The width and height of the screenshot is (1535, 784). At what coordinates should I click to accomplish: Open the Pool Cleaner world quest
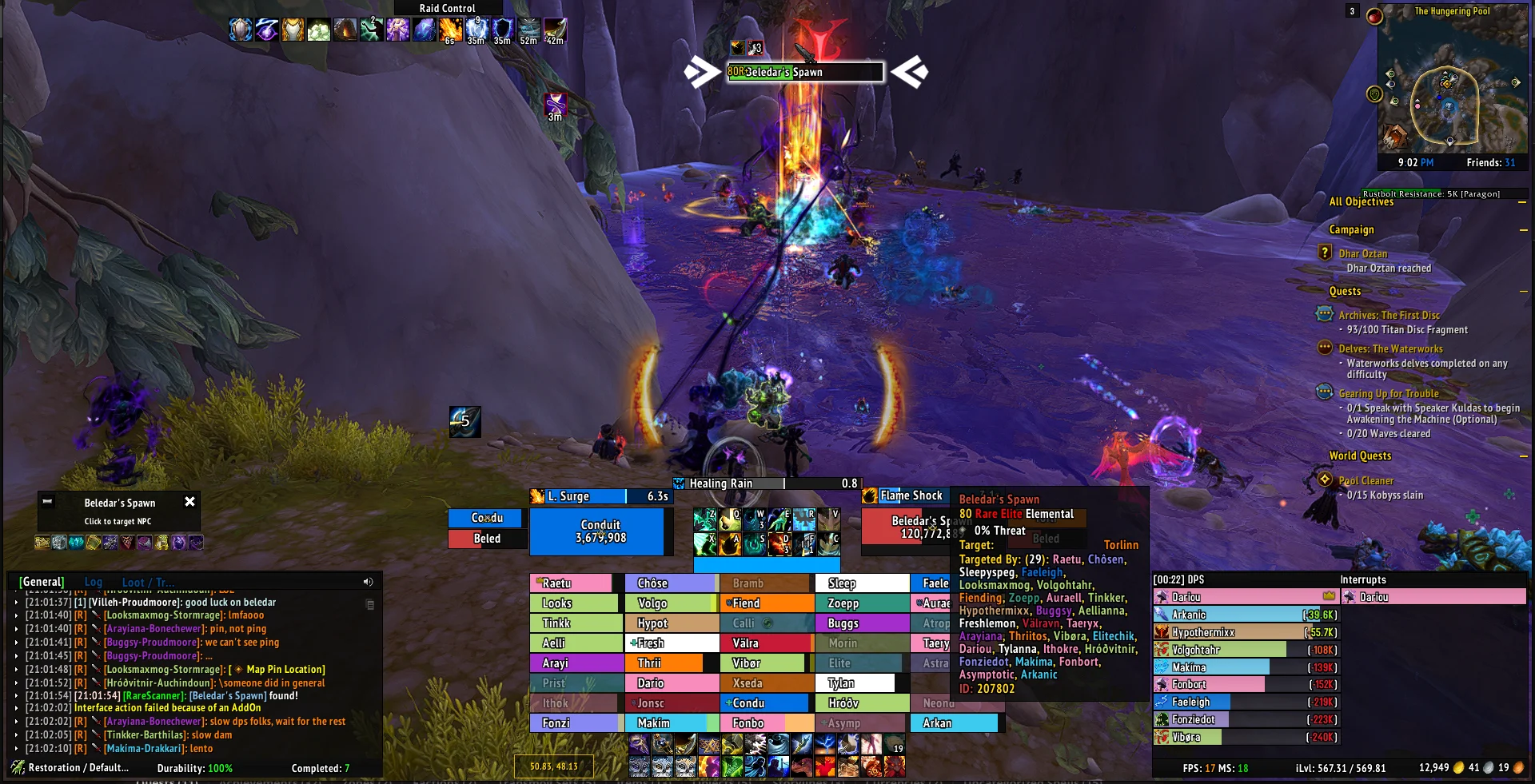(x=1366, y=481)
